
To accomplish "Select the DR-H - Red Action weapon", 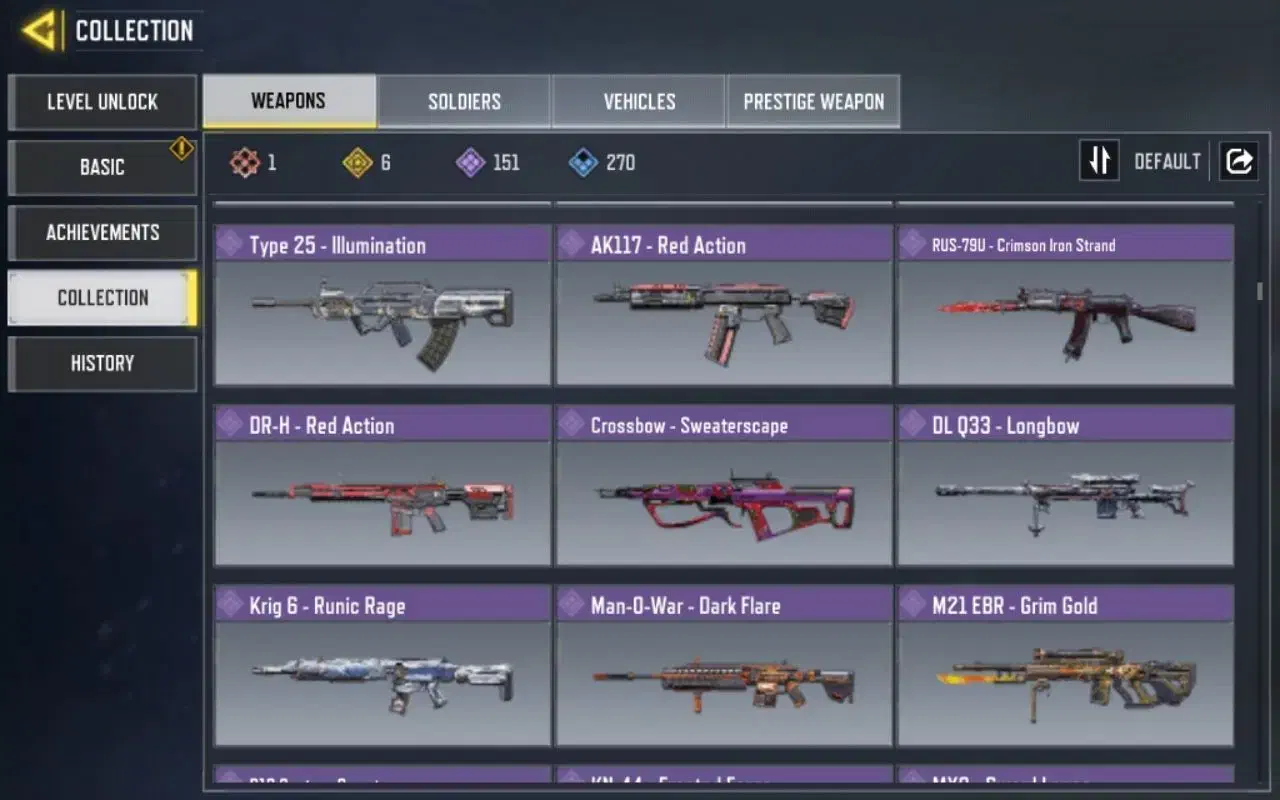I will (382, 486).
